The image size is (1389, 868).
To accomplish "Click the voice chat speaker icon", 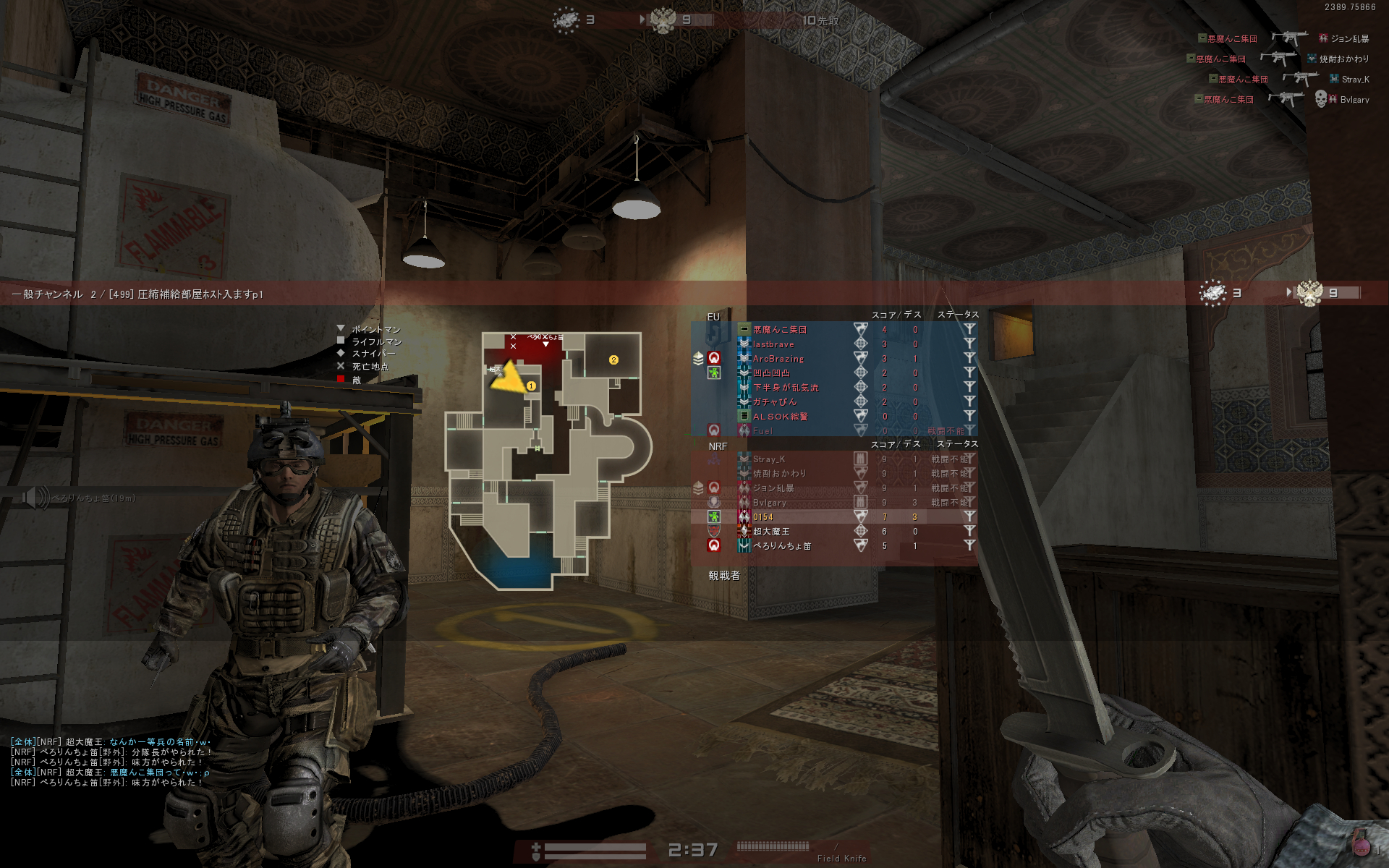I will click(34, 498).
